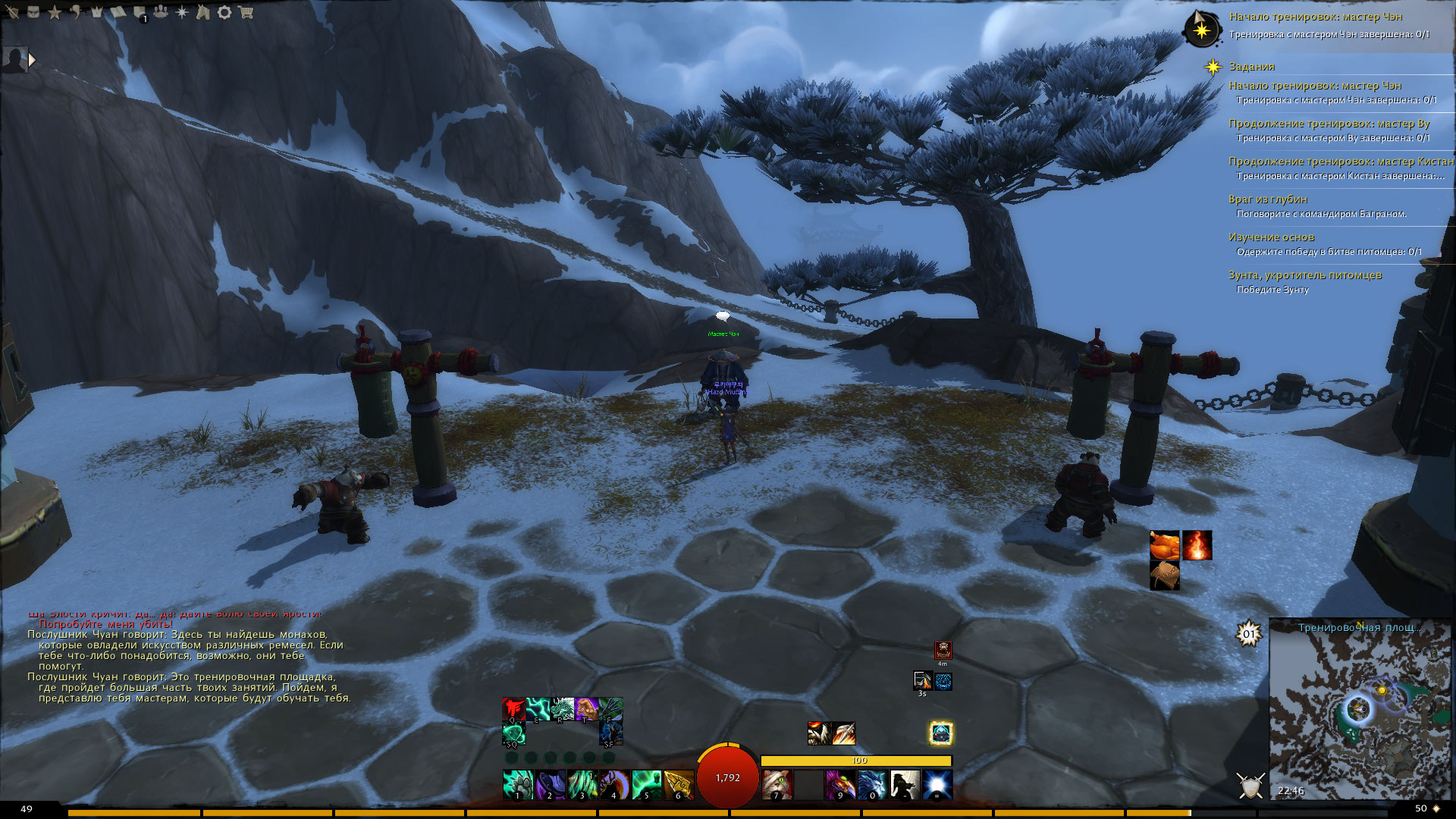Select quest 'Враг из глубин' in tracker
This screenshot has height=819, width=1456.
click(1268, 199)
